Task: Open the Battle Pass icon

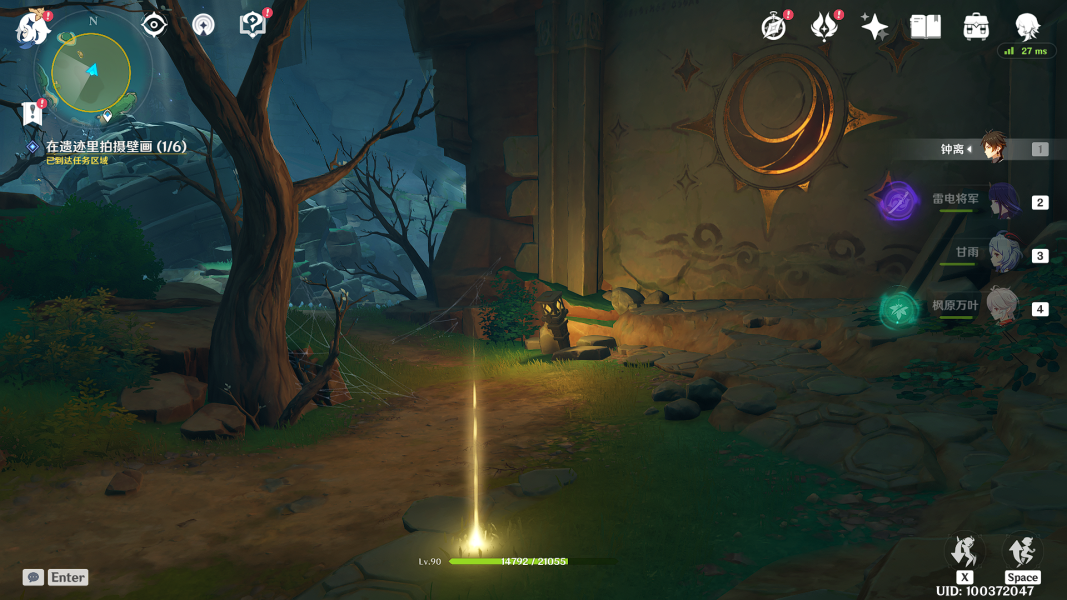Action: point(824,27)
